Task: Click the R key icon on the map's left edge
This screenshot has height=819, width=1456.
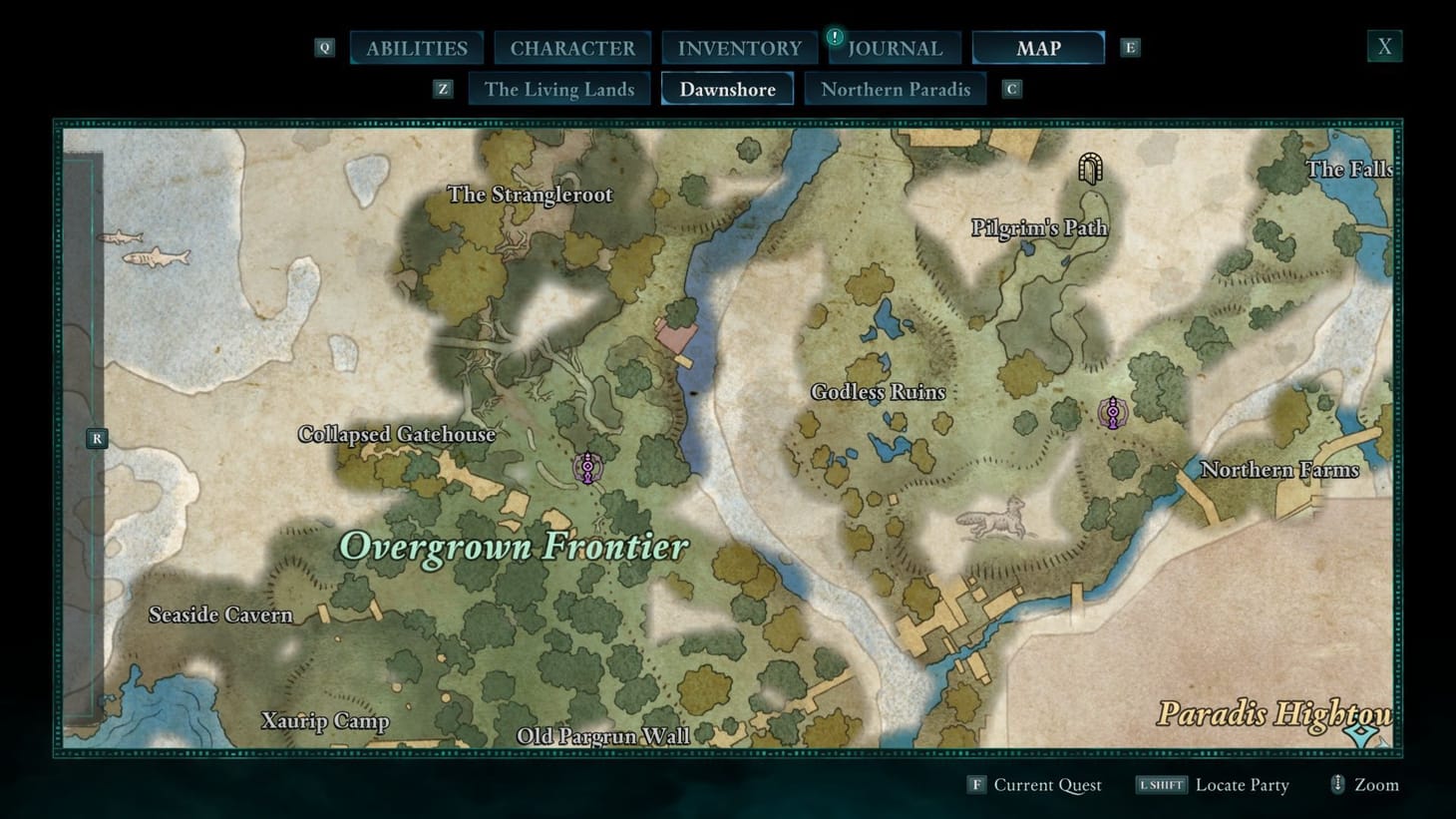Action: (x=96, y=437)
